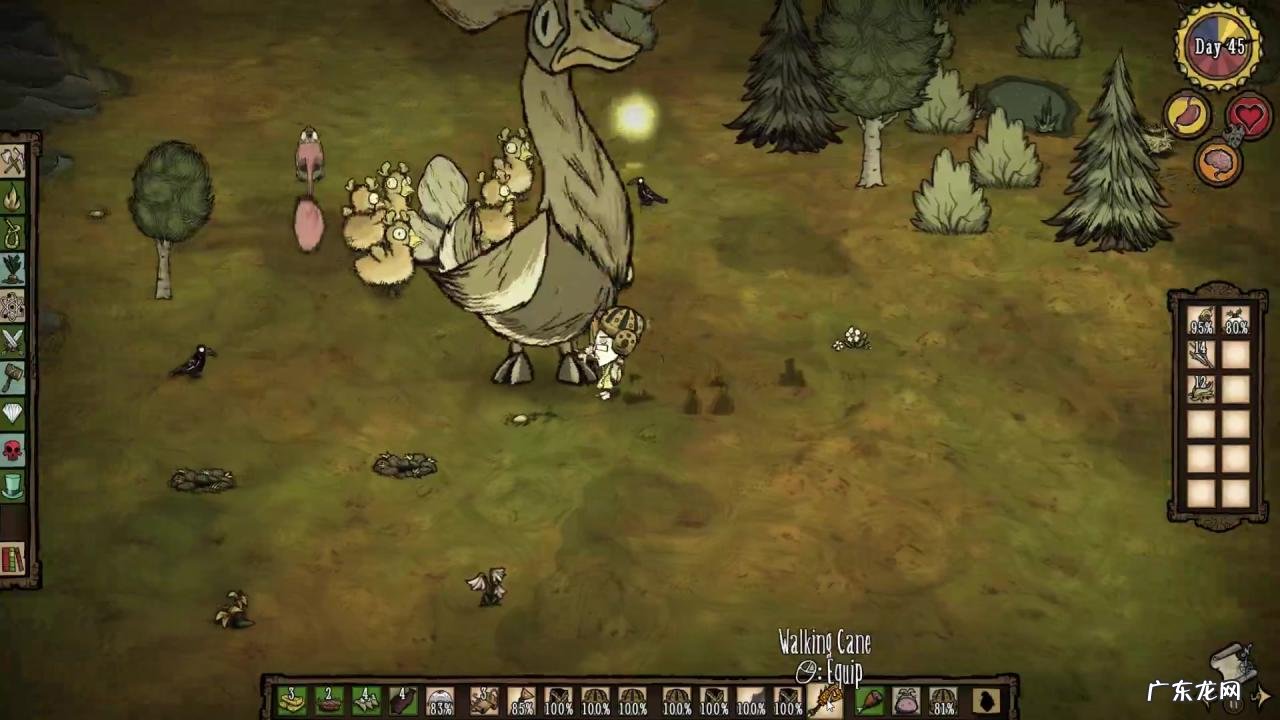Select the backpack item showing 95%
This screenshot has width=1280, height=720.
pyautogui.click(x=1201, y=321)
